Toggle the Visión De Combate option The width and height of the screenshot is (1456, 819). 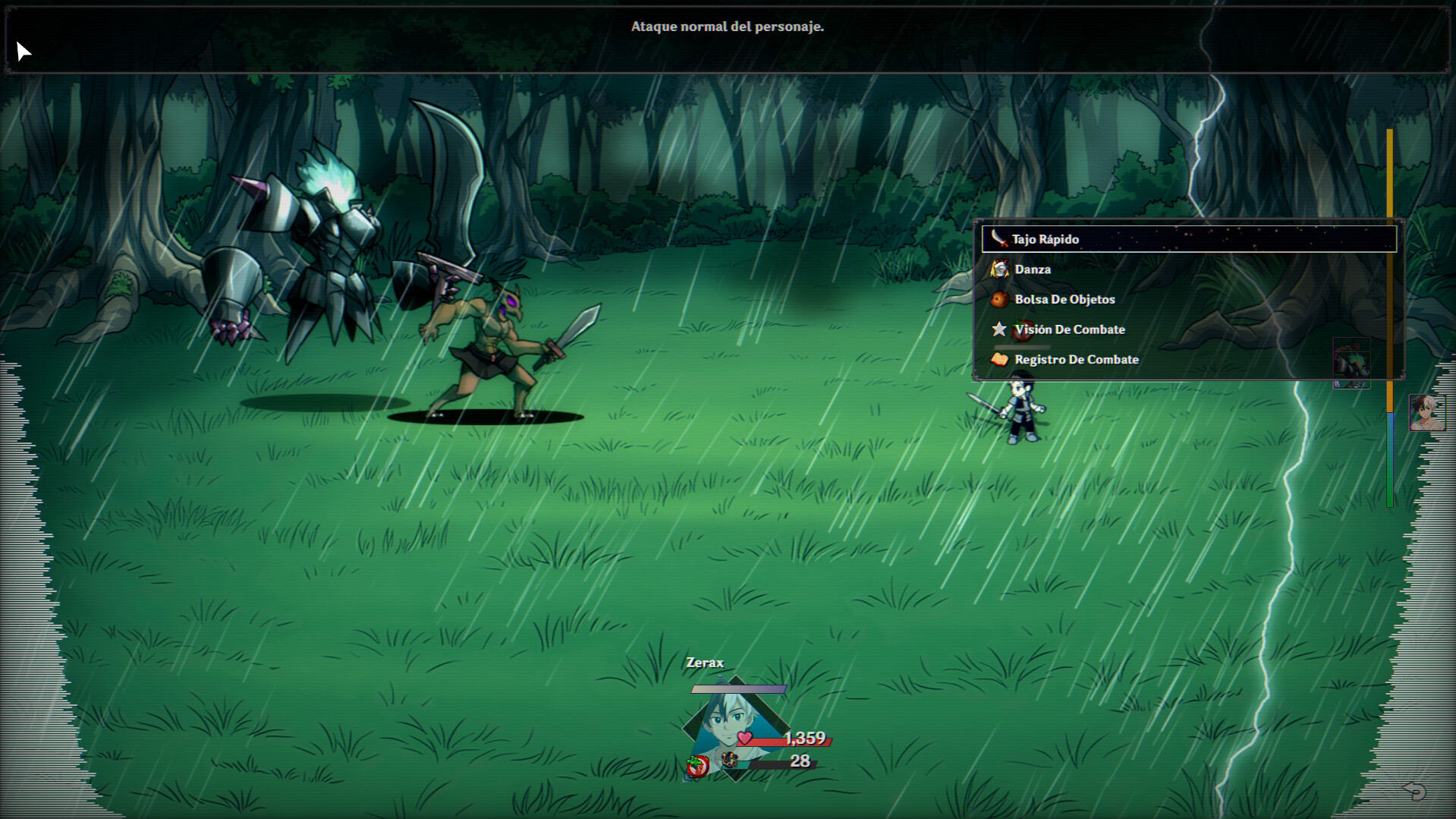click(x=1070, y=329)
